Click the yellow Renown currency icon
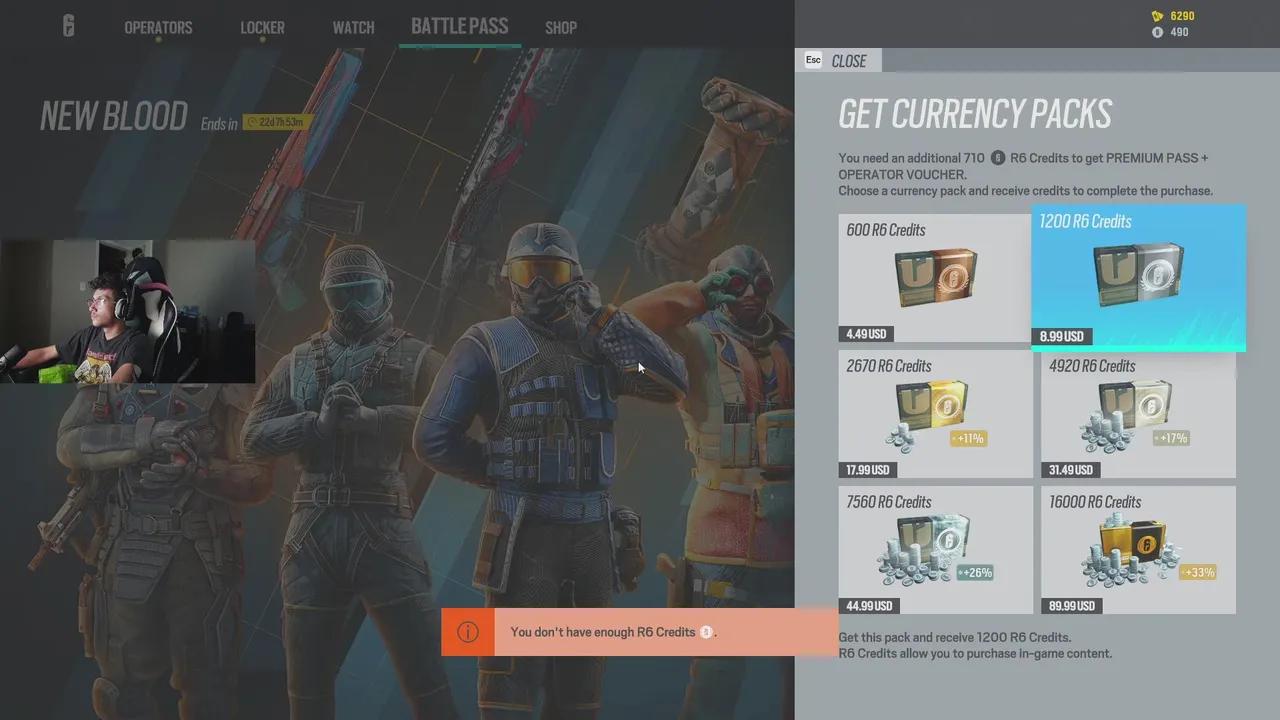The width and height of the screenshot is (1280, 720). click(1156, 16)
